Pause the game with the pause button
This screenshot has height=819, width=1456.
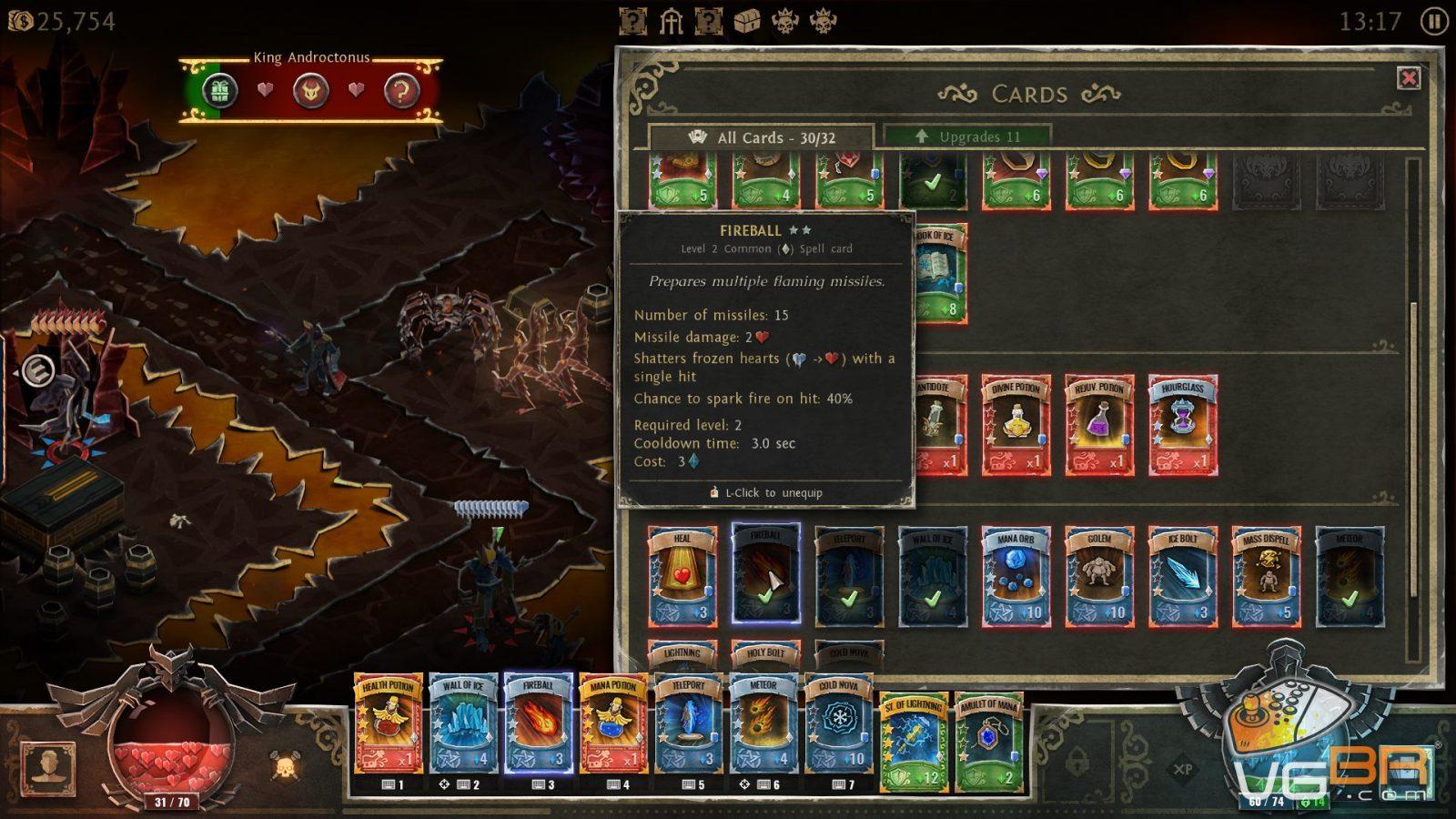coord(1433,21)
